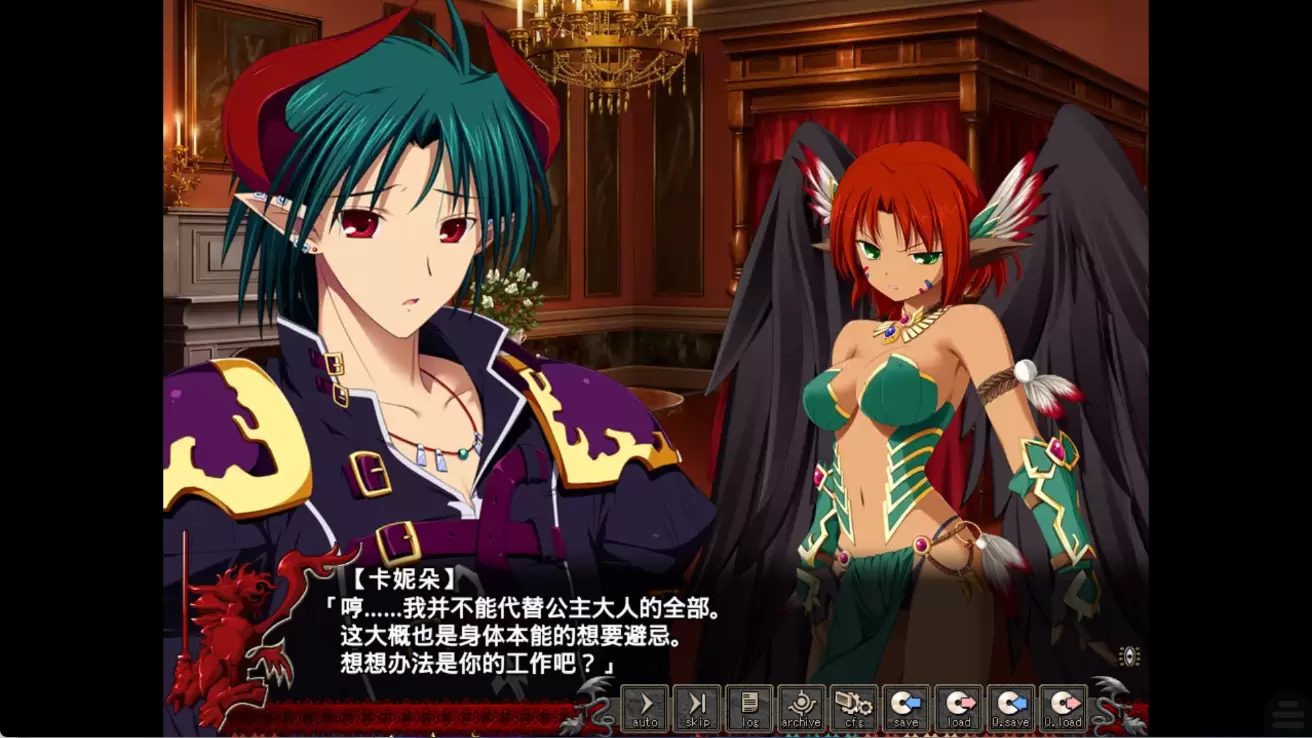Open the archive menu
1312x738 pixels.
point(801,708)
